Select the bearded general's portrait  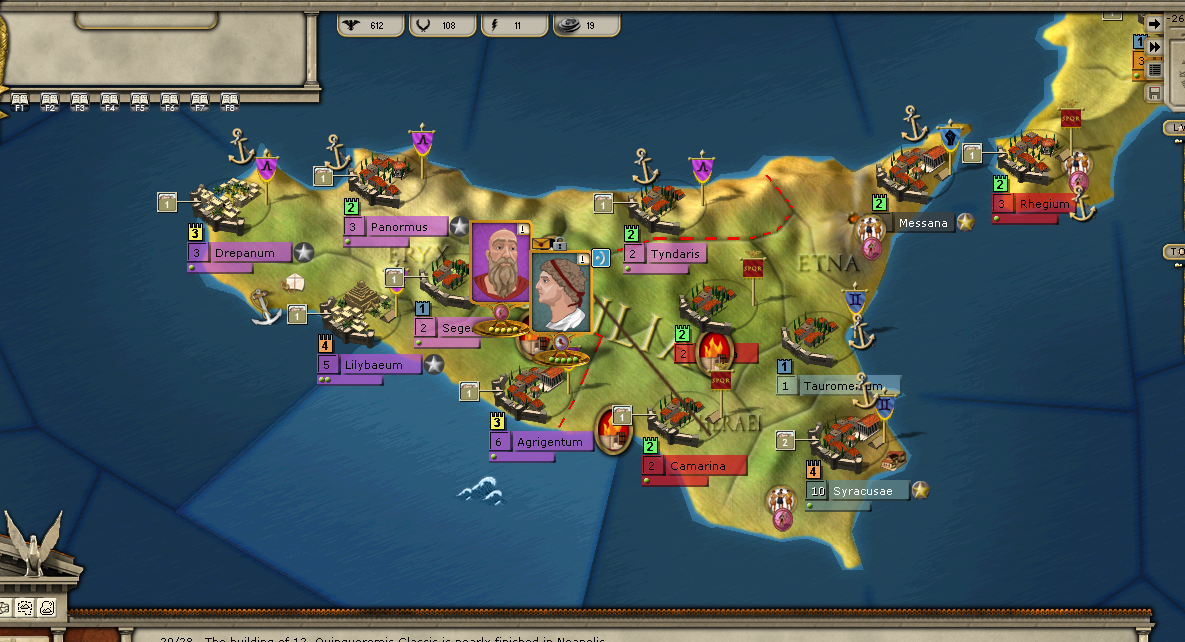click(498, 262)
